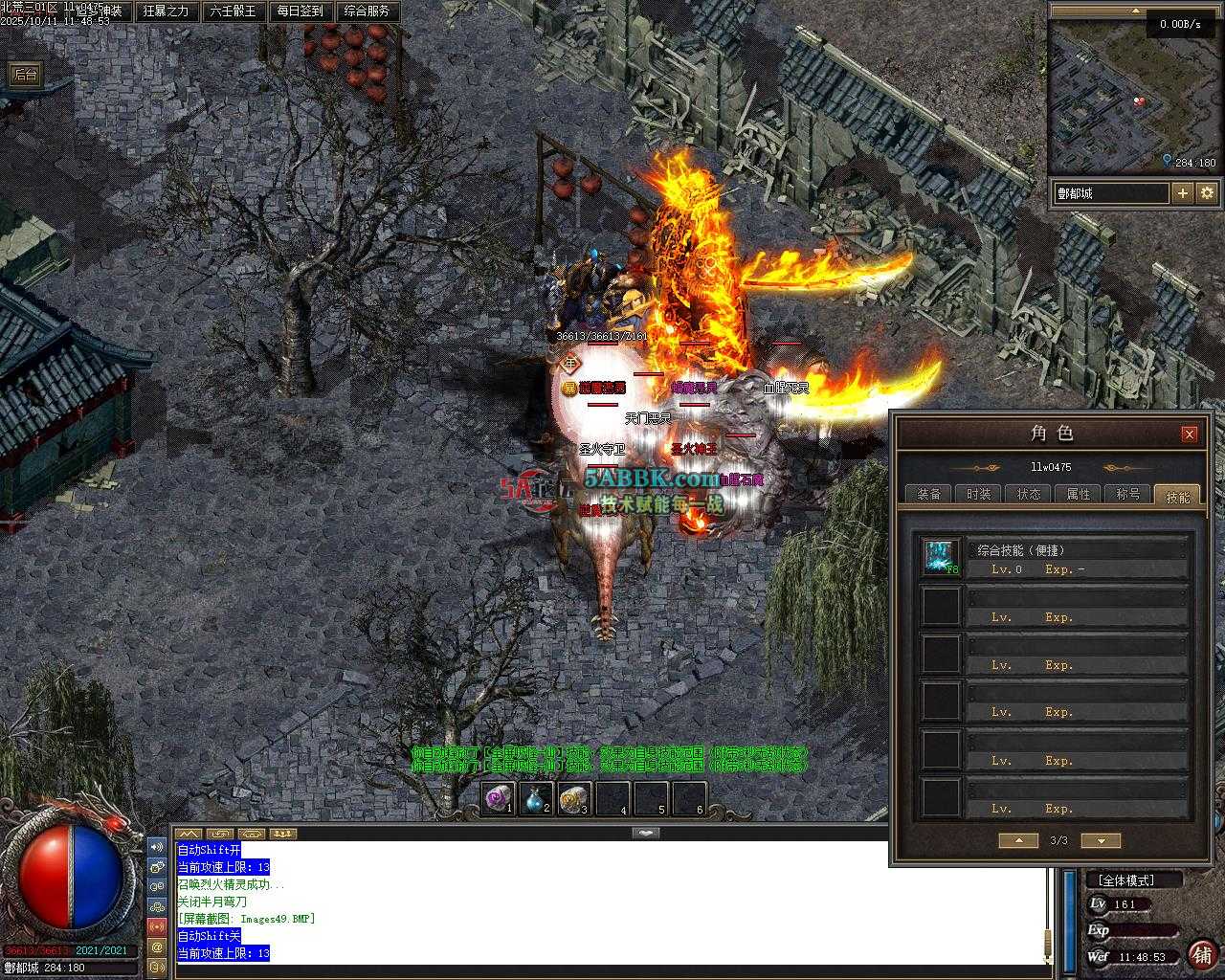
Task: Use the golden scroll in hotbar slot 3
Action: [574, 798]
